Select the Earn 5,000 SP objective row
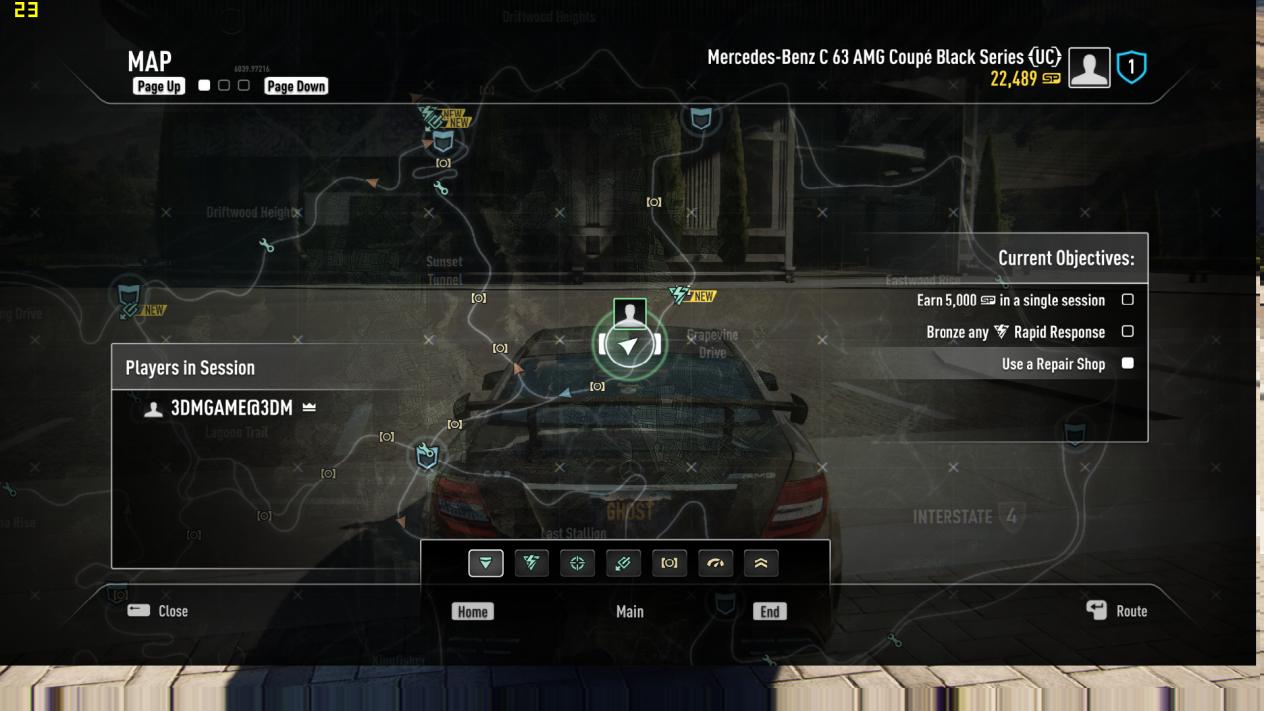 point(1010,300)
